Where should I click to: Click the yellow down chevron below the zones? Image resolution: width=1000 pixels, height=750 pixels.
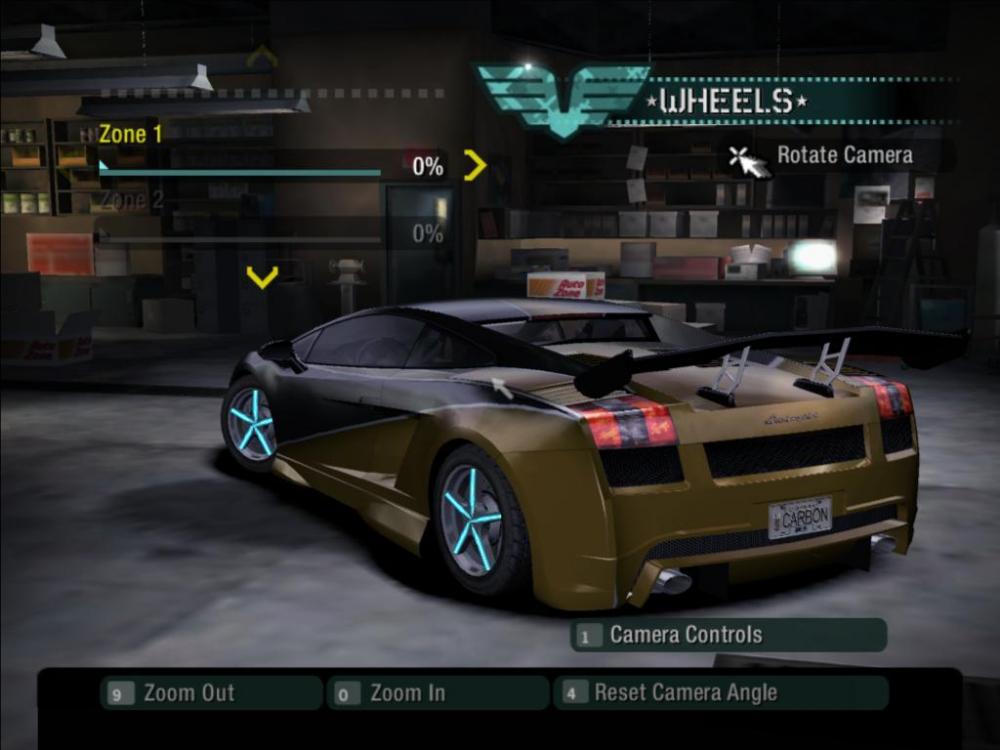262,277
